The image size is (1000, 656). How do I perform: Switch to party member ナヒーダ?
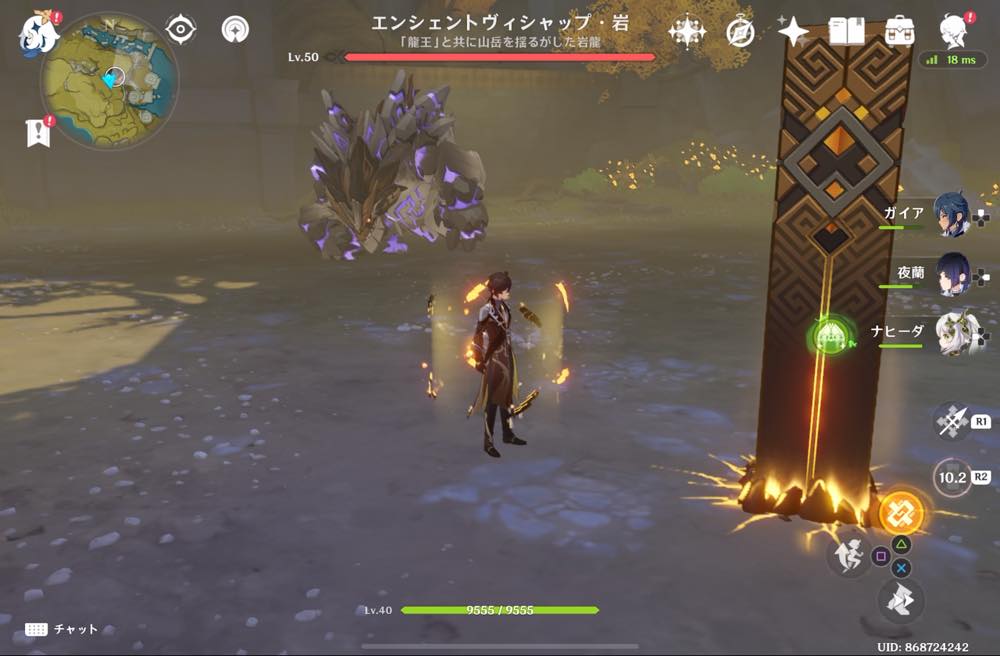(951, 333)
